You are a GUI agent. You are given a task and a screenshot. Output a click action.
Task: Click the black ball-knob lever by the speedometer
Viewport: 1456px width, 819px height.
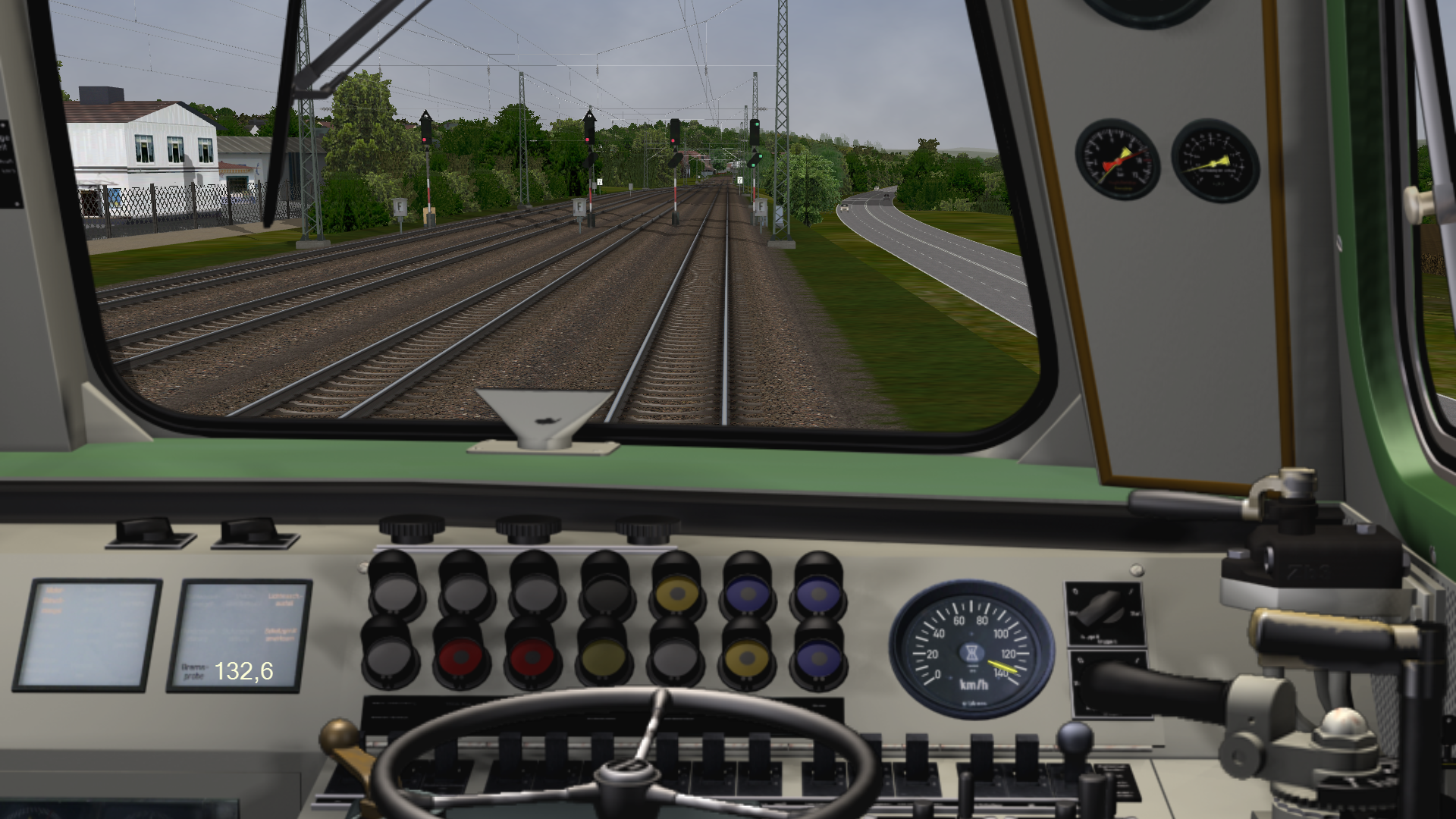pos(1075,738)
